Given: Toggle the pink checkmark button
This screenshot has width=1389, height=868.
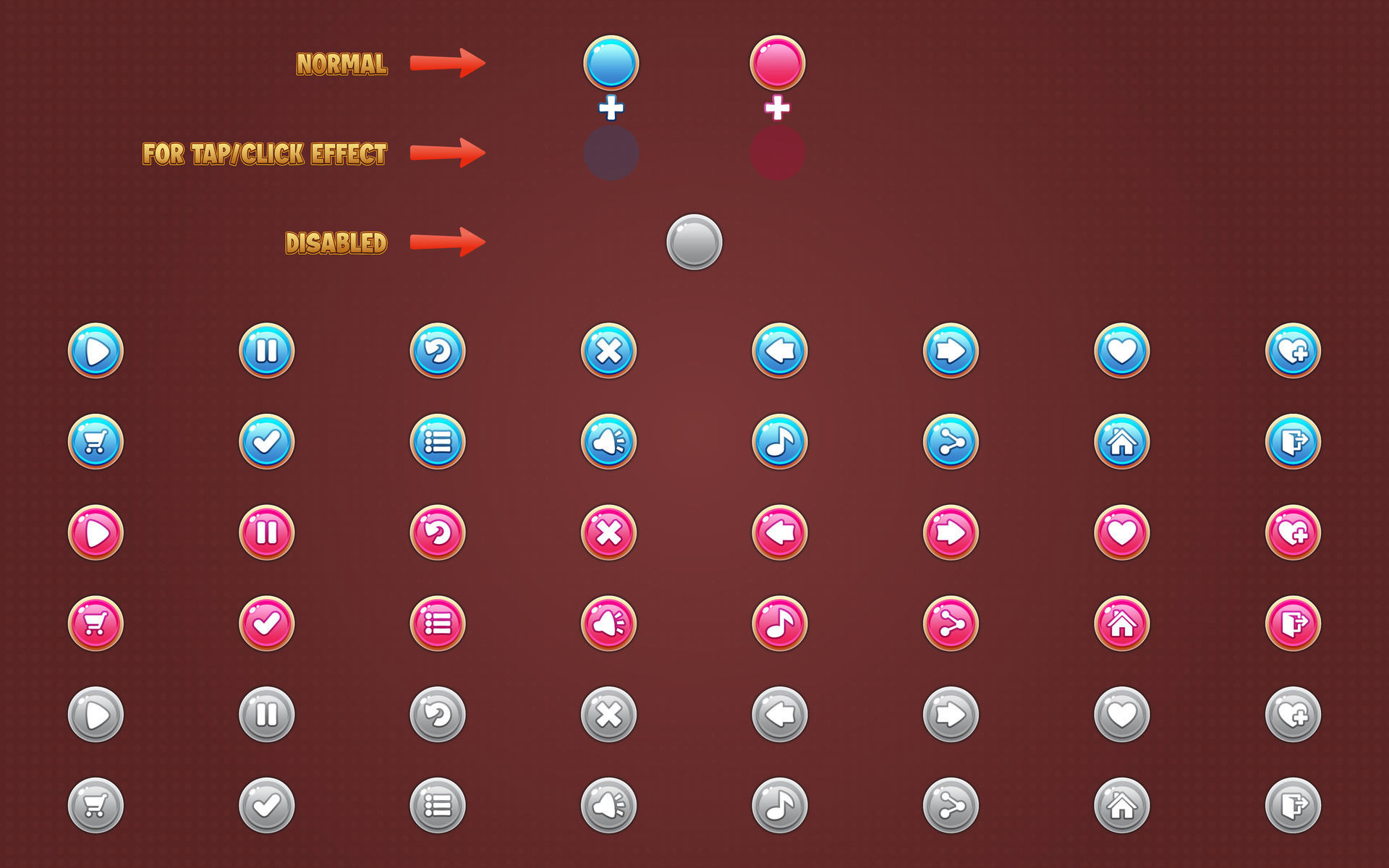Looking at the screenshot, I should pos(267,623).
